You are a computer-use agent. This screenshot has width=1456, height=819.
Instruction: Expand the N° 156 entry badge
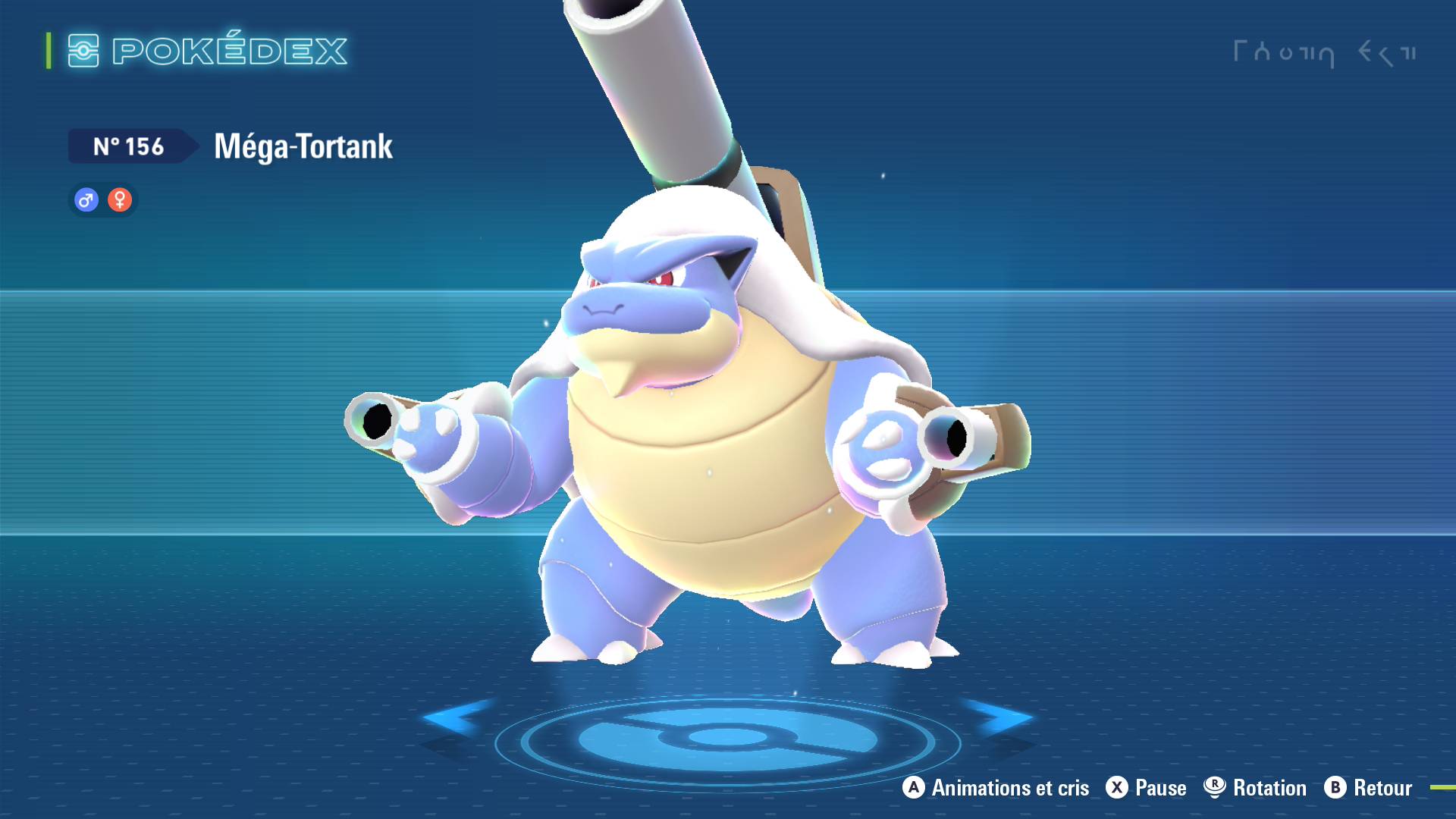coord(127,147)
